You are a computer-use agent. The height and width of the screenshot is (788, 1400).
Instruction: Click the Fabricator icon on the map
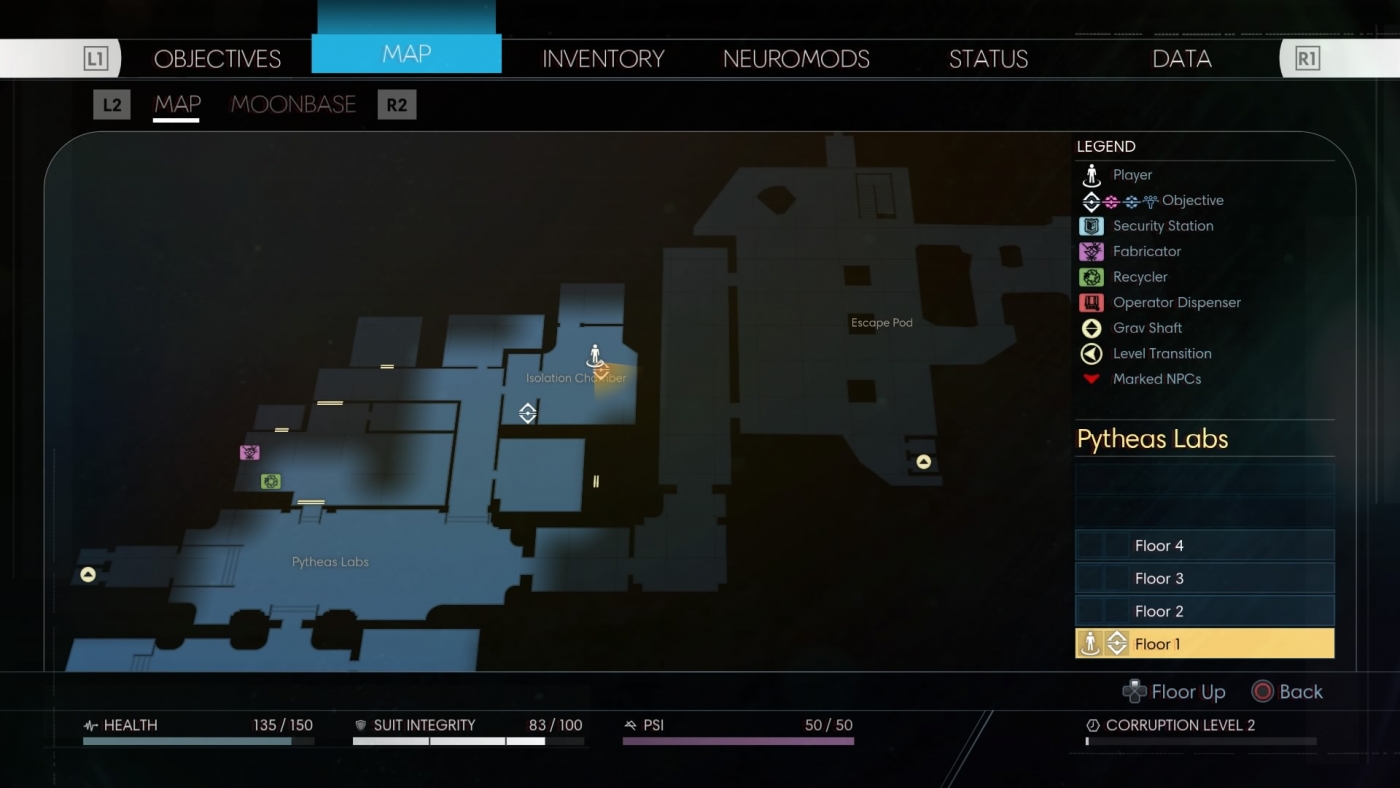tap(249, 452)
